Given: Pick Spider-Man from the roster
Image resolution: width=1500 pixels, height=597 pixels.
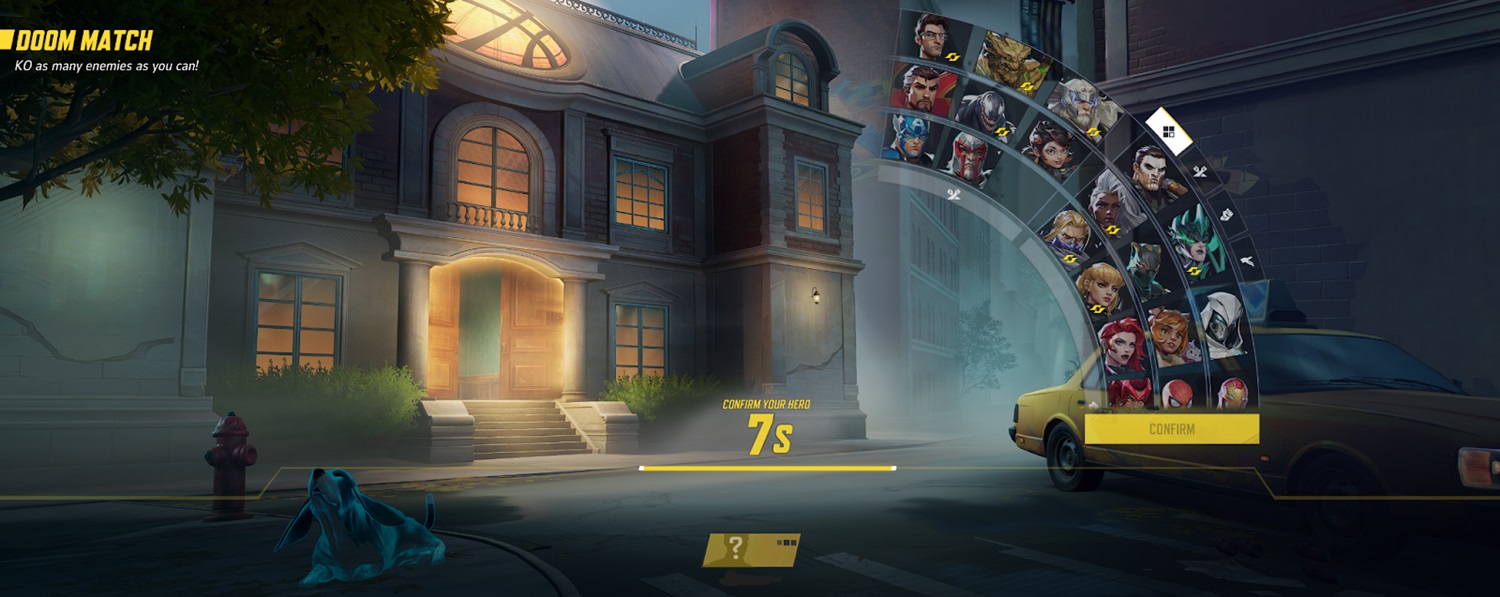Looking at the screenshot, I should point(1179,392).
